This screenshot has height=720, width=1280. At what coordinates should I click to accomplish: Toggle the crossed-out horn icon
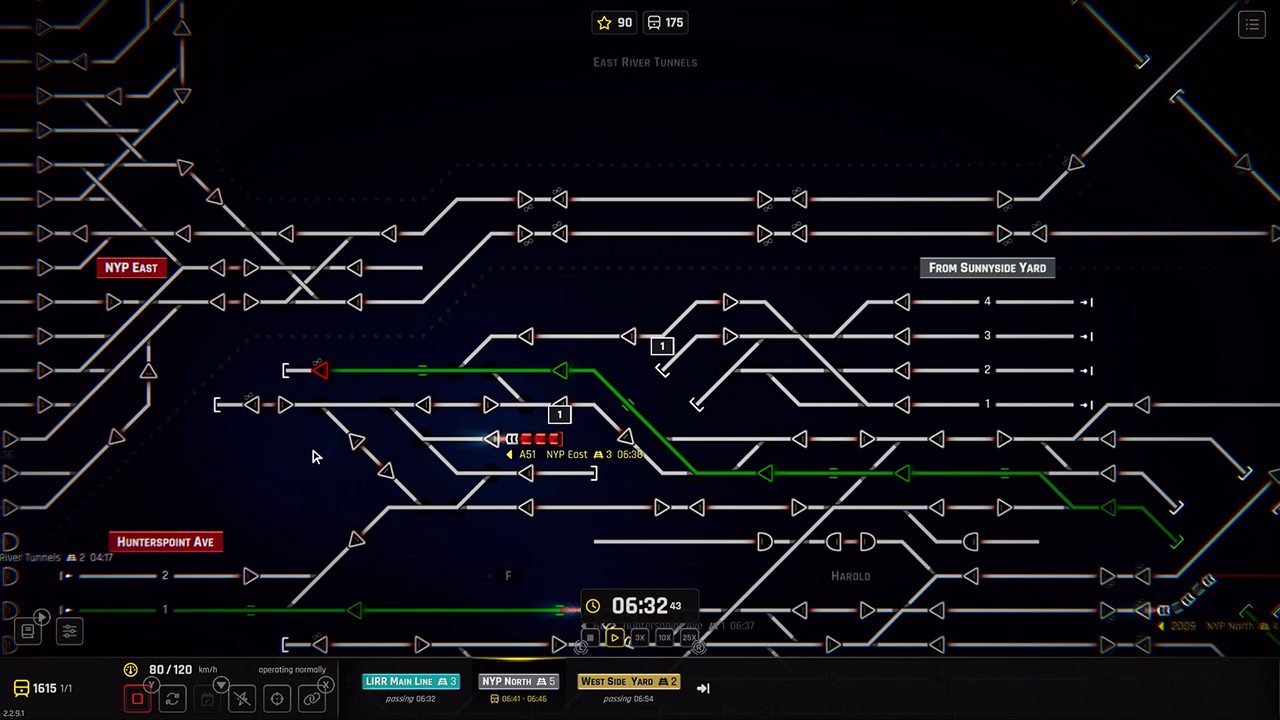point(242,698)
